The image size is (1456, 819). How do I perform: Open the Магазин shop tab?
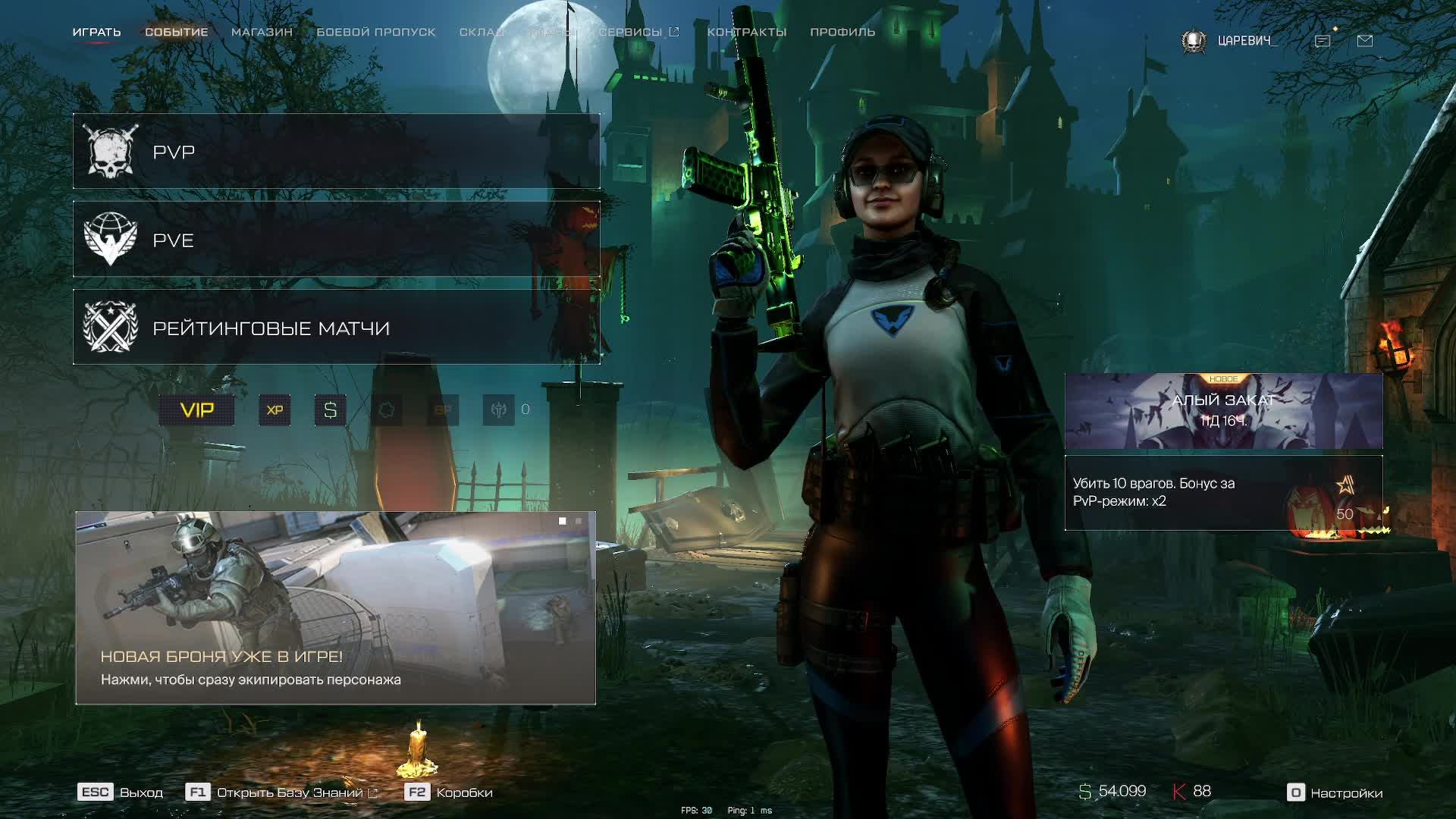click(x=262, y=32)
